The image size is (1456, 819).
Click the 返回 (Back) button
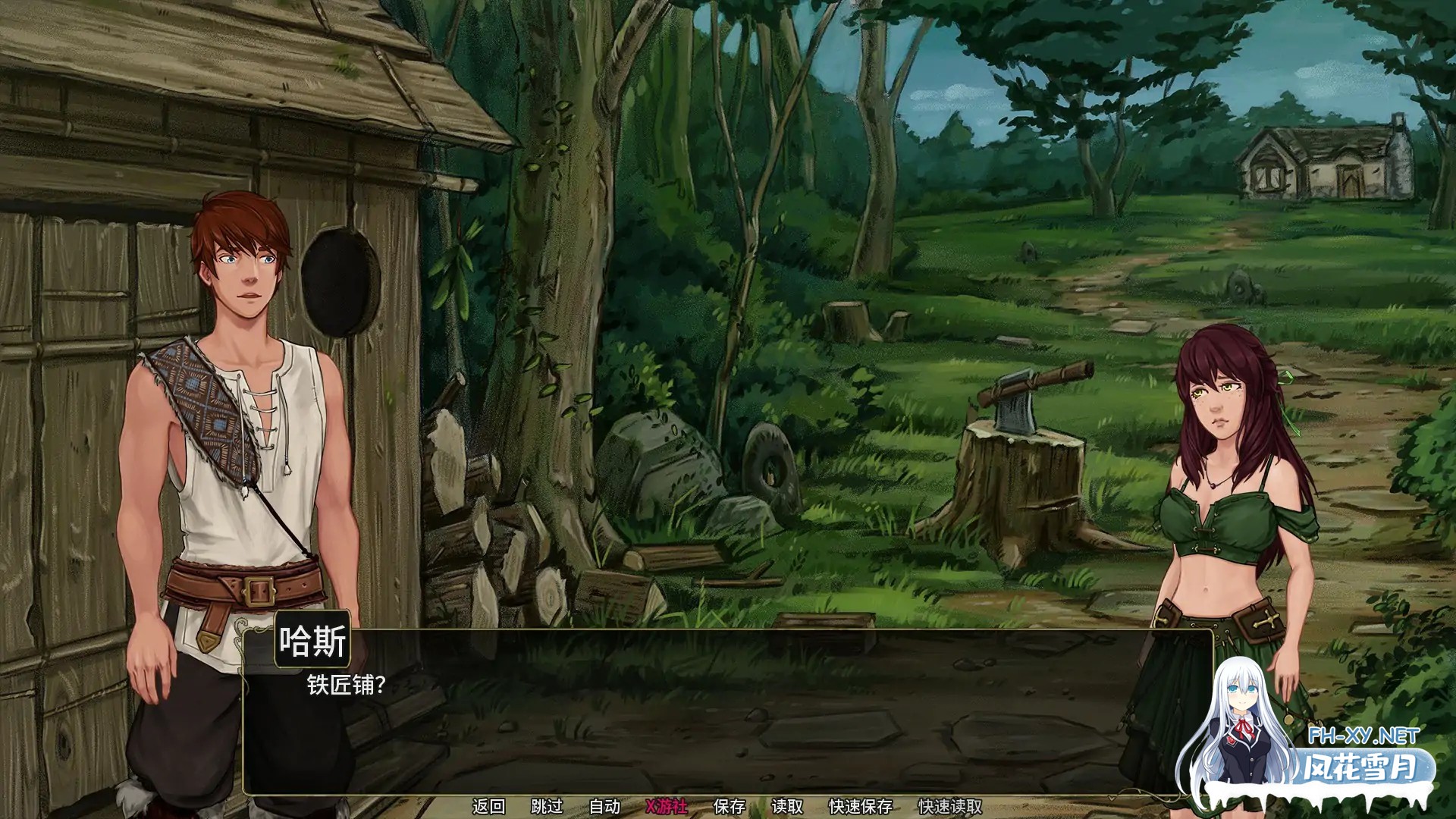(x=489, y=805)
